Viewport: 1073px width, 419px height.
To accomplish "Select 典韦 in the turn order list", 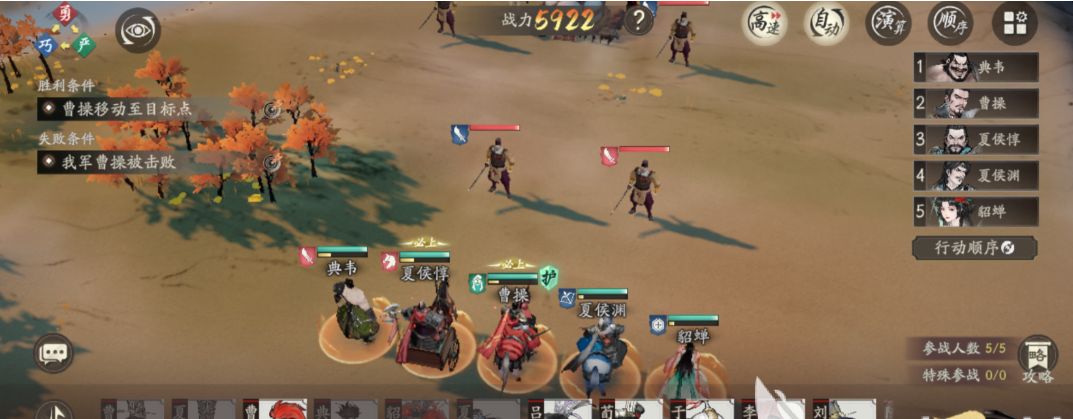I will click(x=977, y=67).
